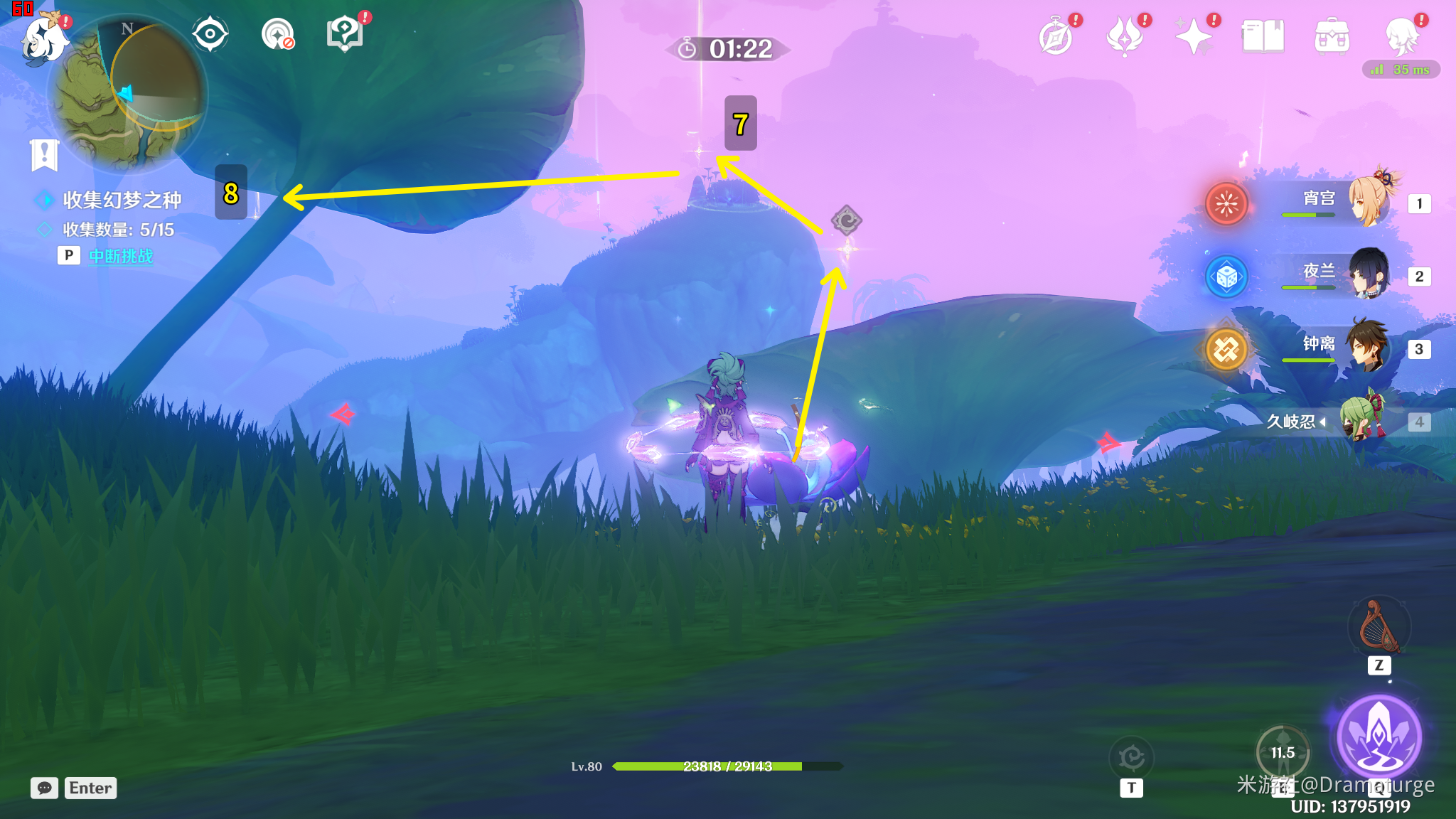Open the bookmark quest menu icon
The width and height of the screenshot is (1456, 819).
[44, 154]
